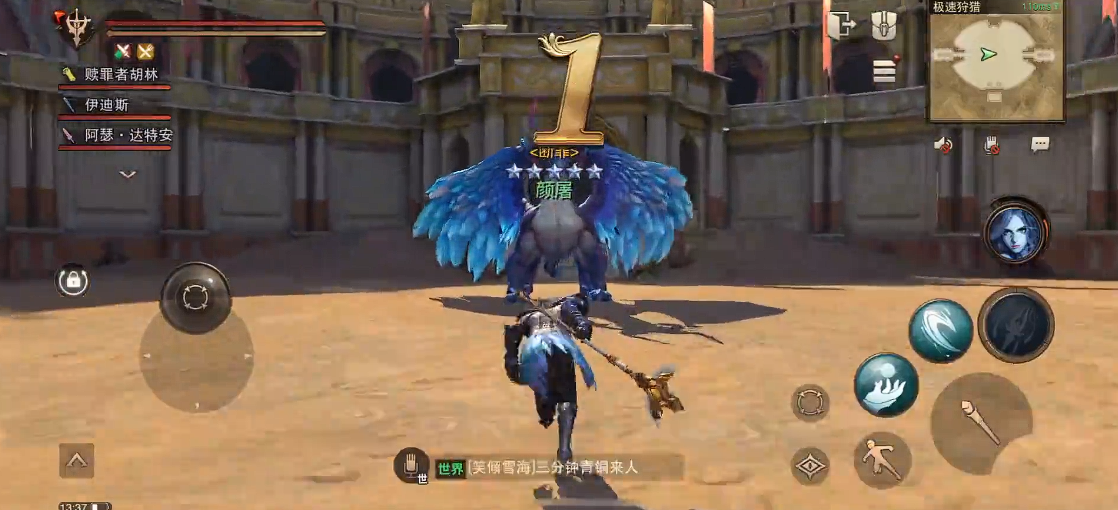
Task: Expand the party list arrow
Action: pyautogui.click(x=127, y=174)
